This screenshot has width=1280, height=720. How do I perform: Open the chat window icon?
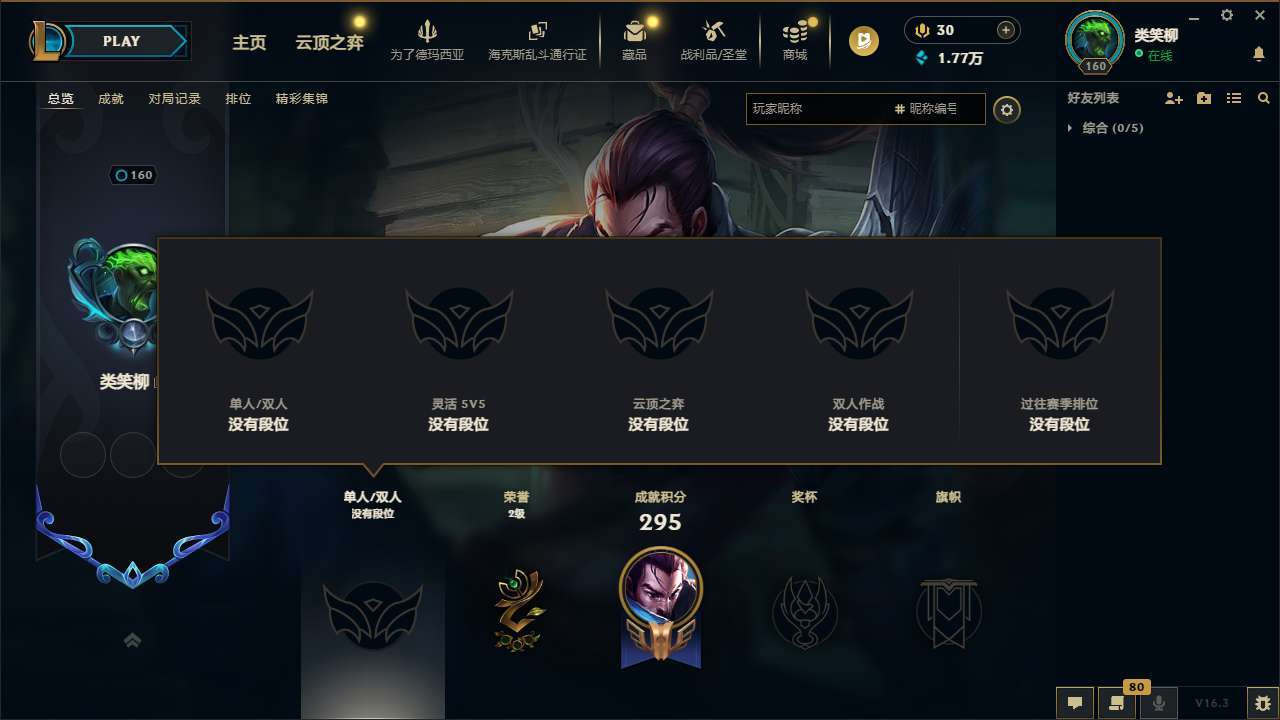point(1074,703)
